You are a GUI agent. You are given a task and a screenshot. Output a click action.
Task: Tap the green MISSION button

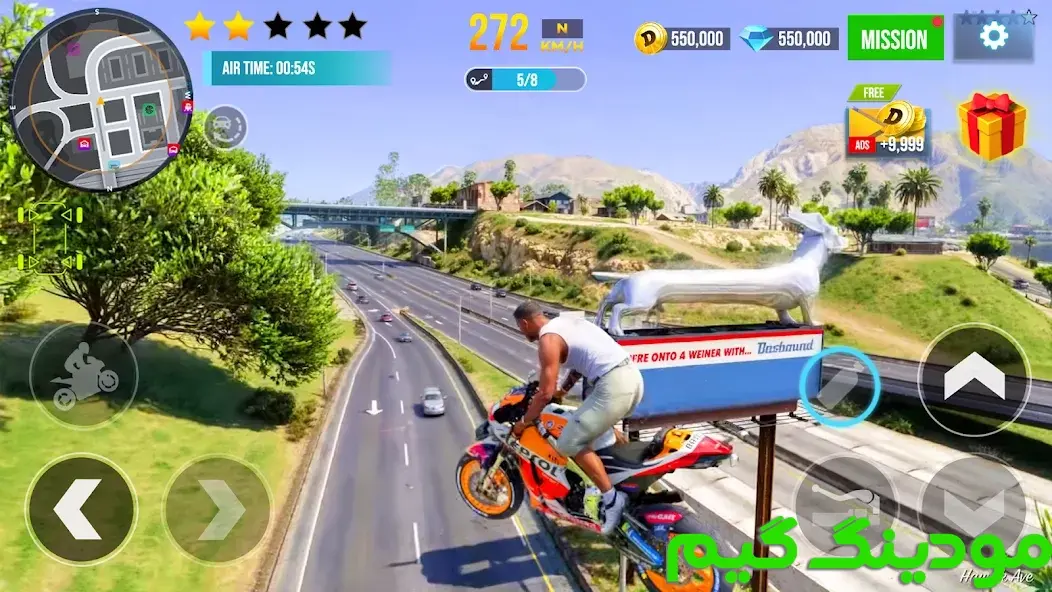point(895,39)
